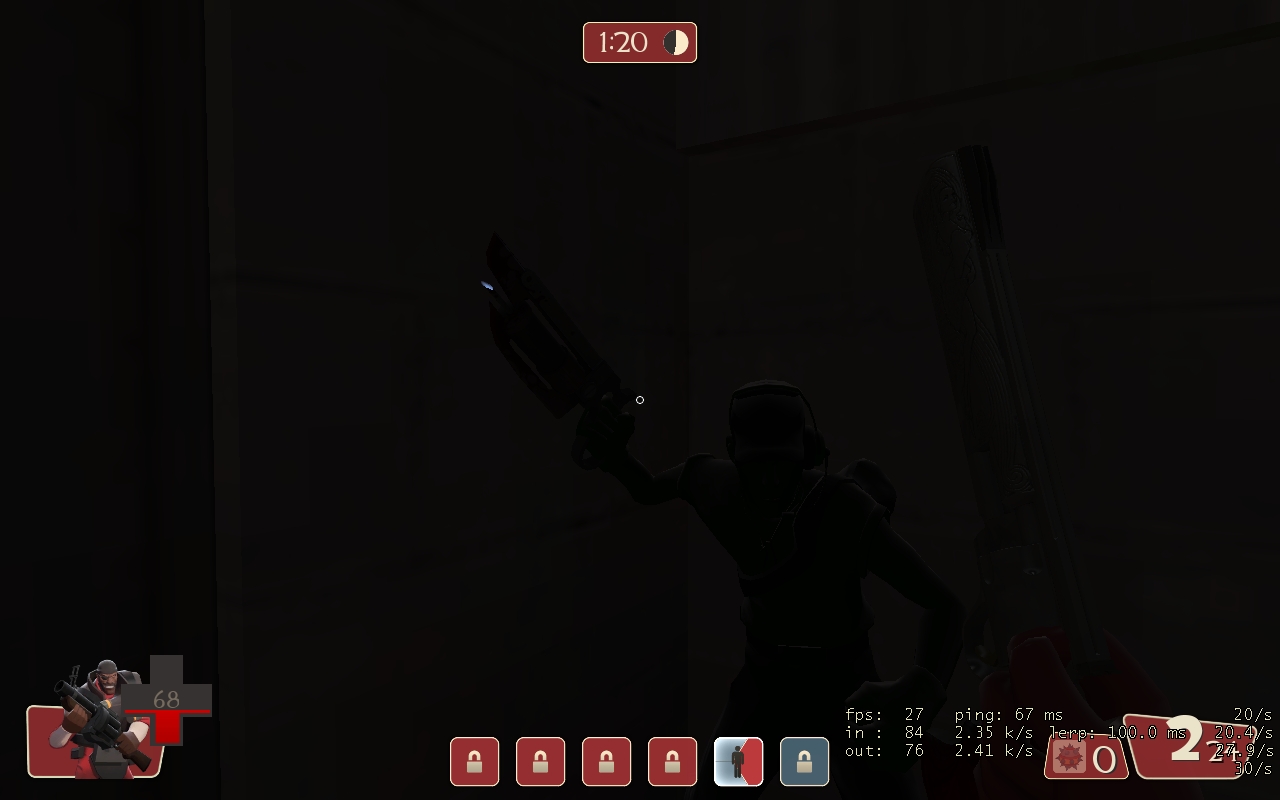Screen dimensions: 1280x800
Task: Click the second locked red slot icon
Action: click(540, 761)
